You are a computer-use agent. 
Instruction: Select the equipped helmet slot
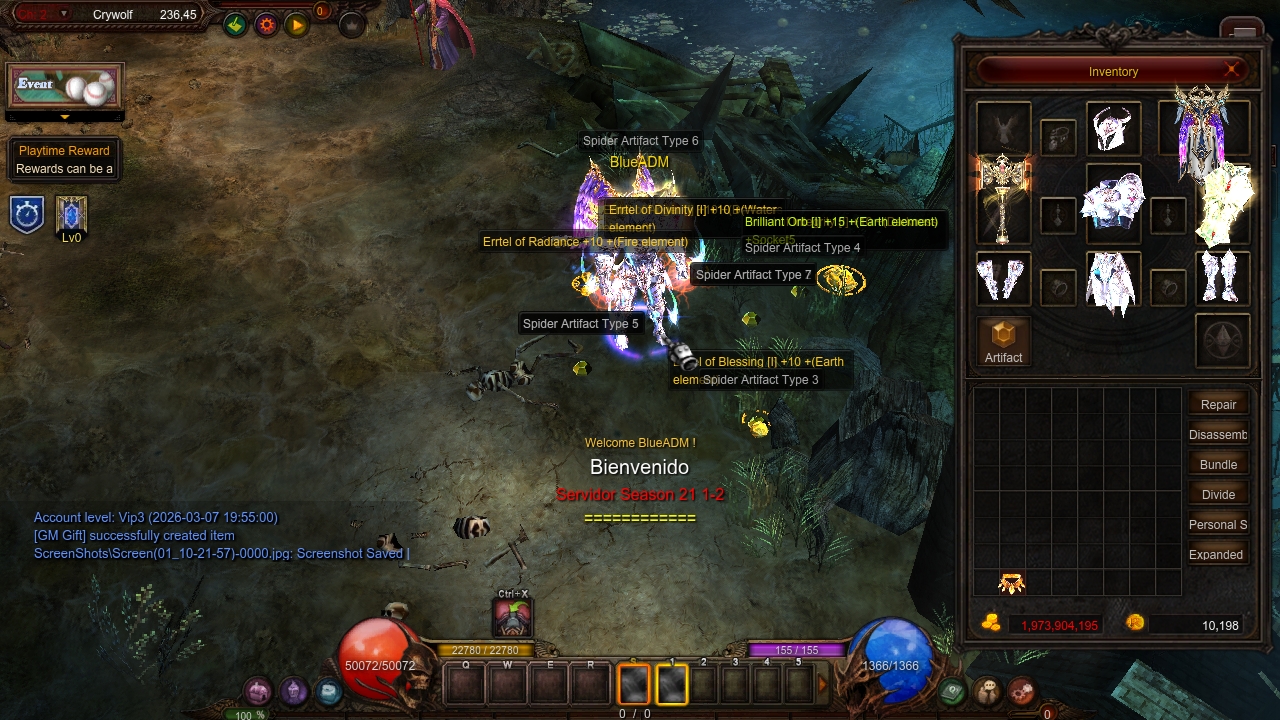coord(1113,130)
